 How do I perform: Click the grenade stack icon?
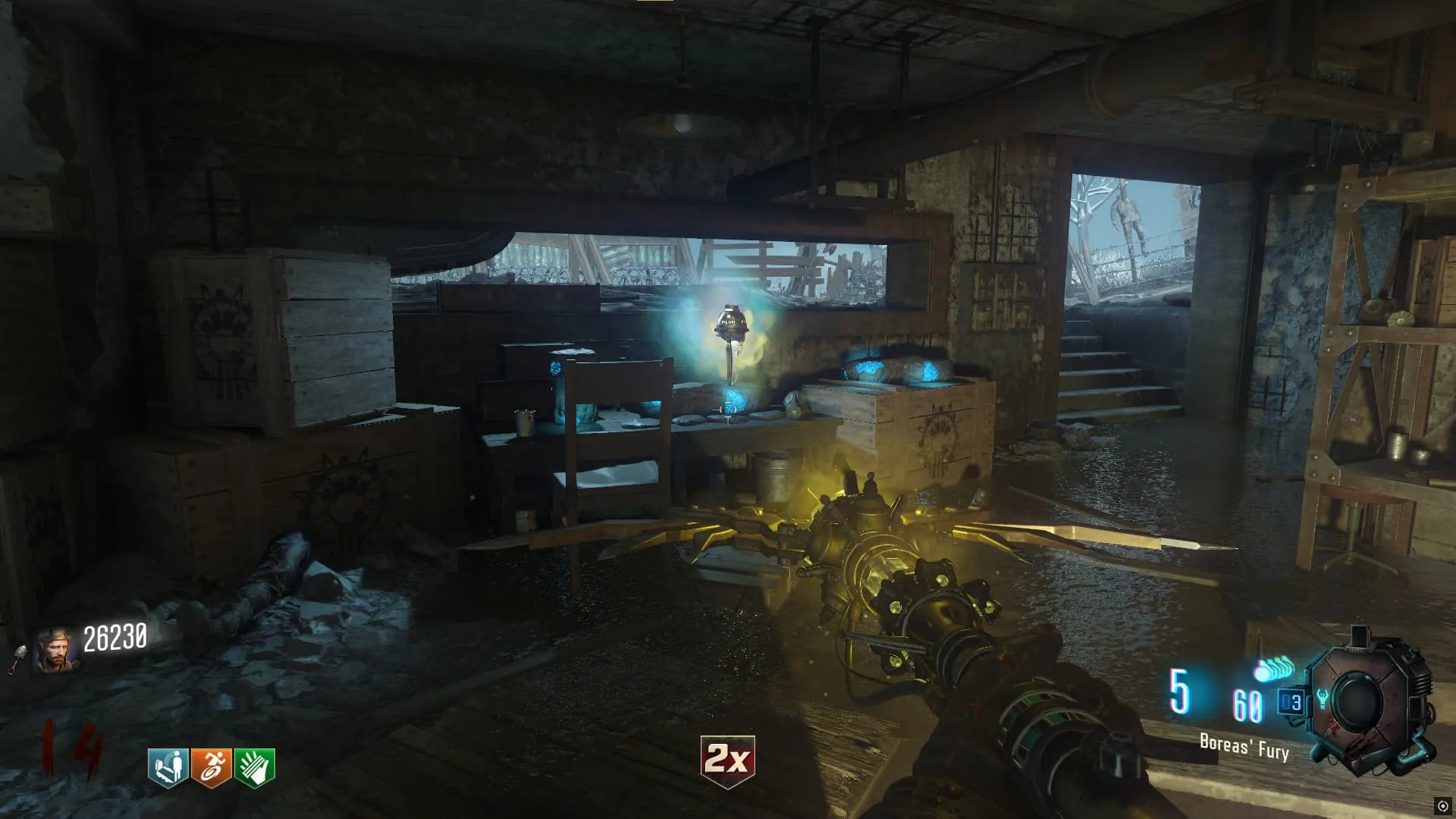click(1273, 670)
